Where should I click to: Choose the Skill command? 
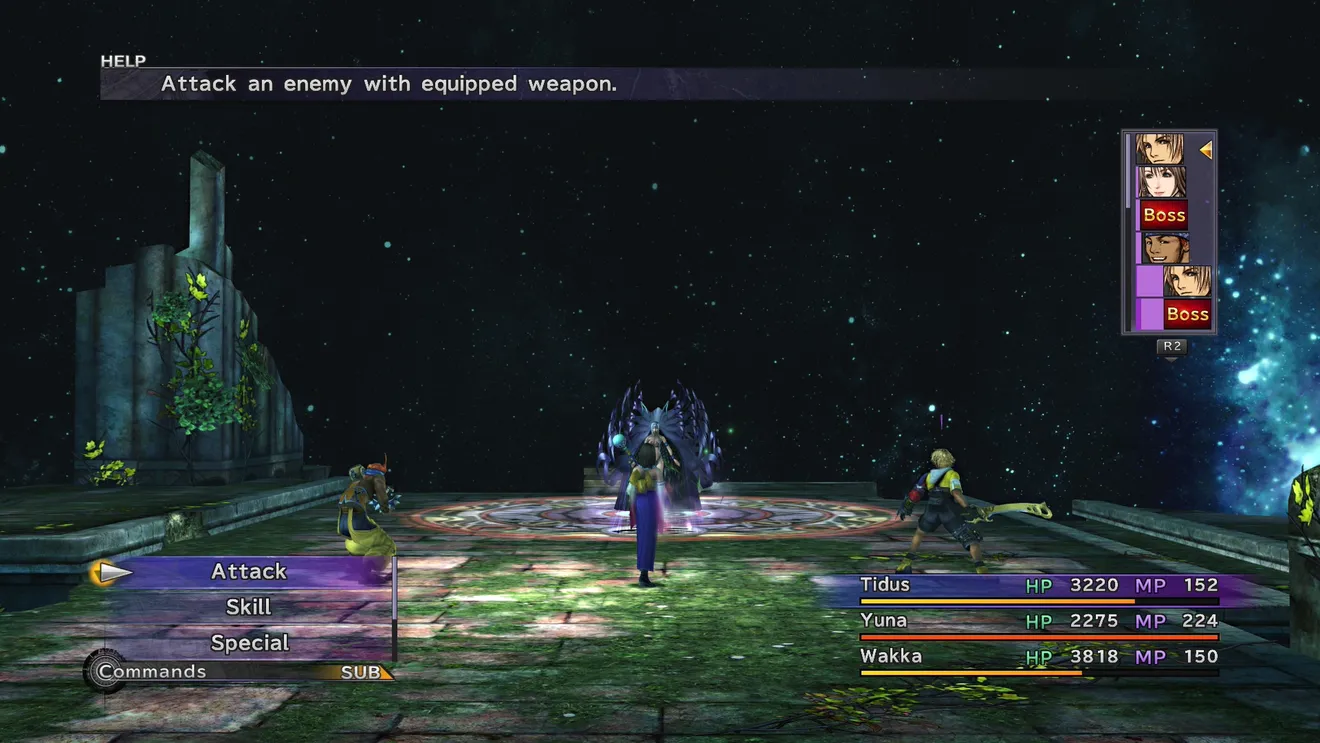tap(249, 607)
